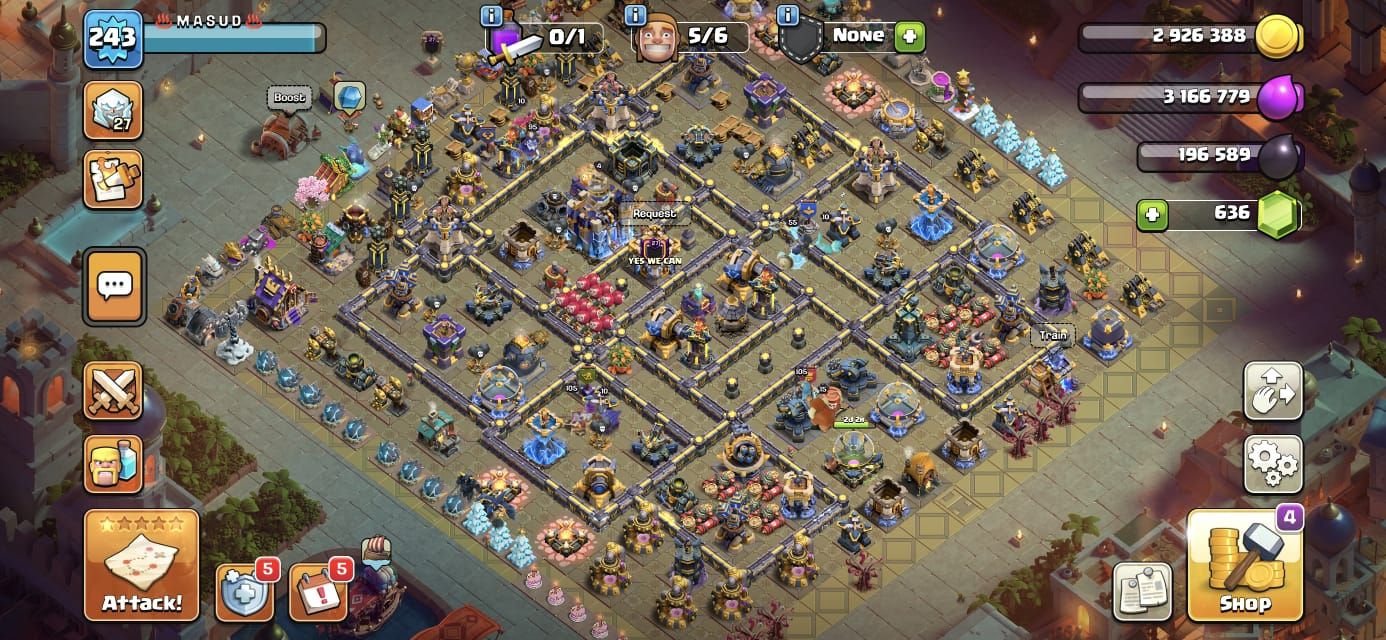
Task: Open the Shop
Action: (x=1245, y=567)
